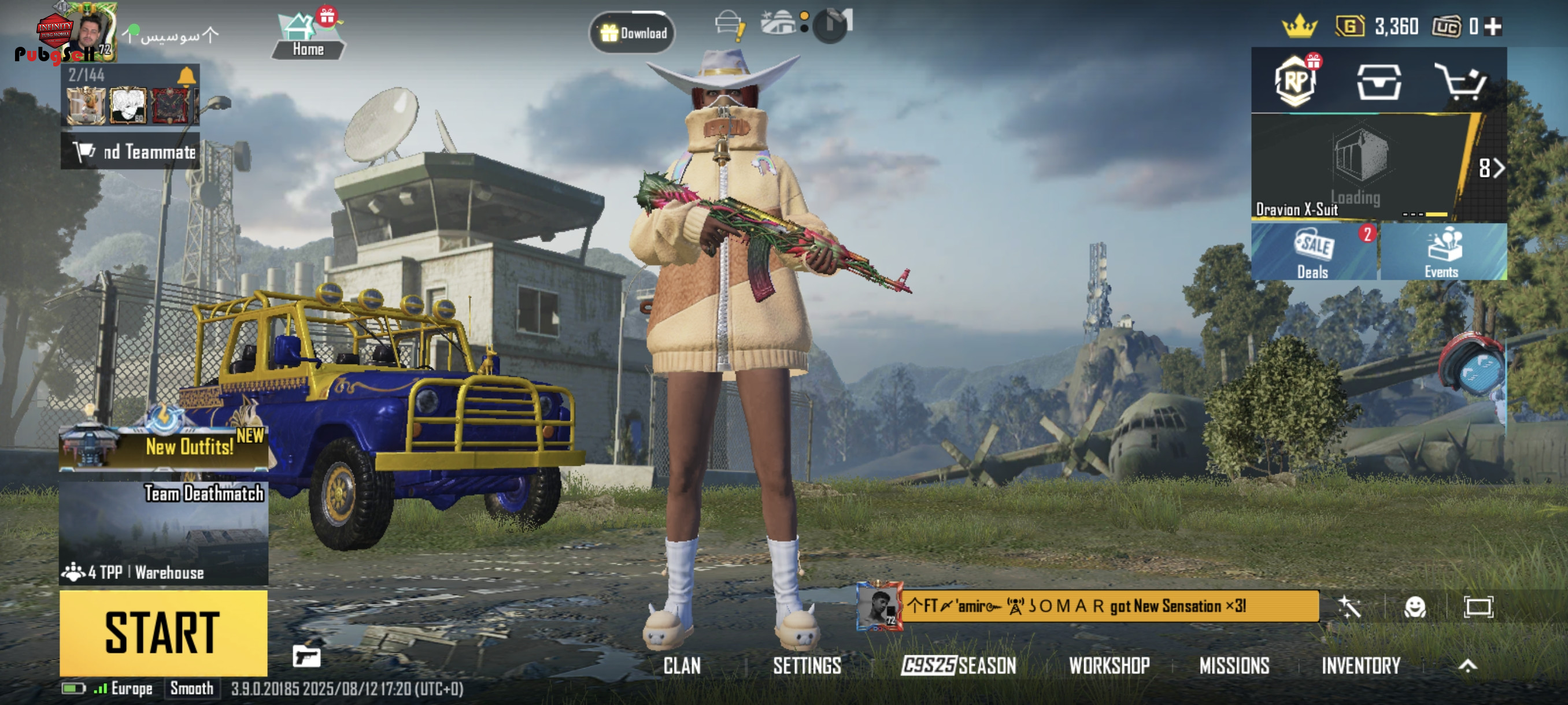Screen dimensions: 1568x705
Task: Expand the bottom menu arrow
Action: (1467, 666)
